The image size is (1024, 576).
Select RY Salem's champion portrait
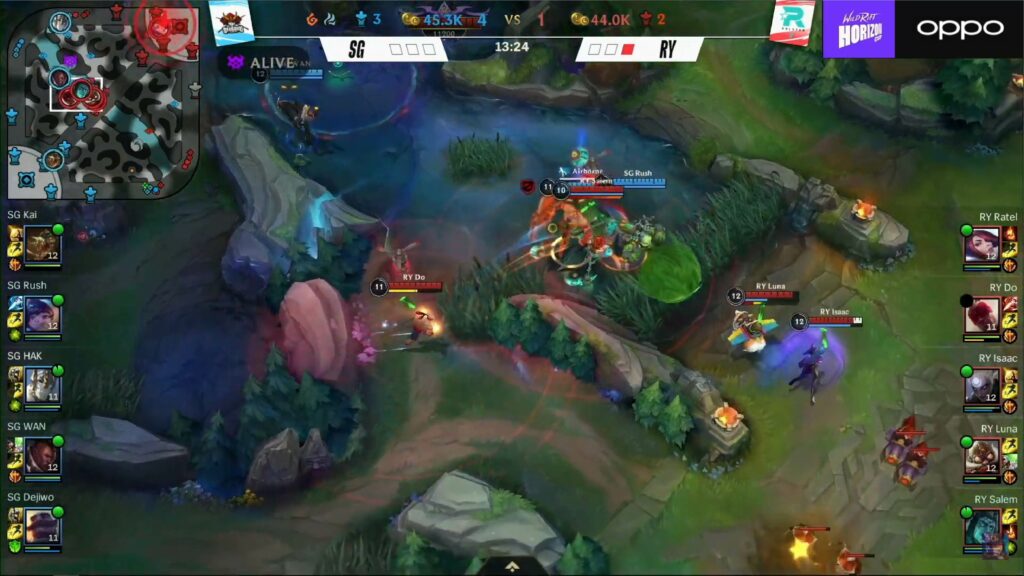[981, 527]
